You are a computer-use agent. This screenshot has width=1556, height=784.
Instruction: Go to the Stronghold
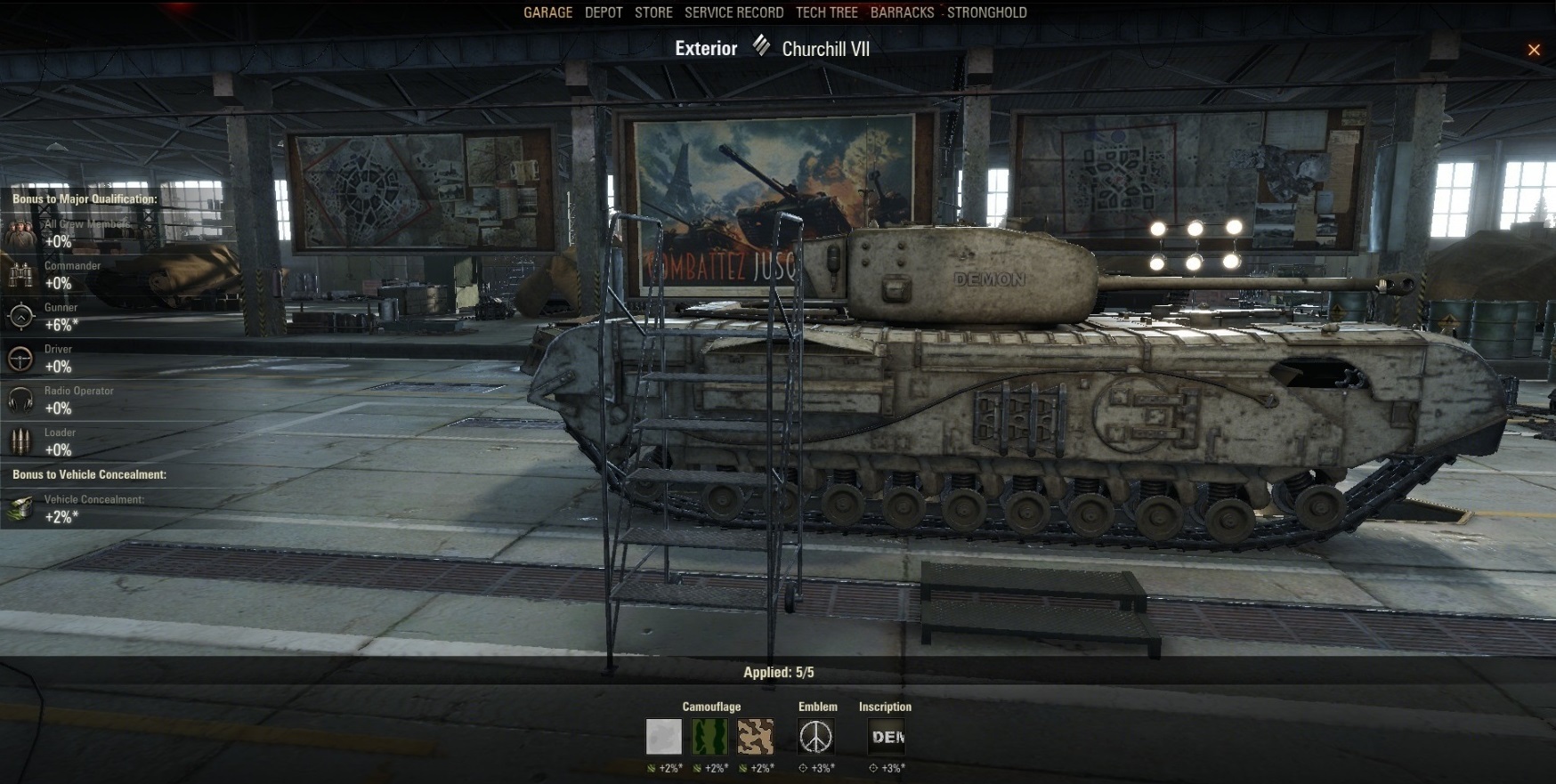tap(986, 12)
